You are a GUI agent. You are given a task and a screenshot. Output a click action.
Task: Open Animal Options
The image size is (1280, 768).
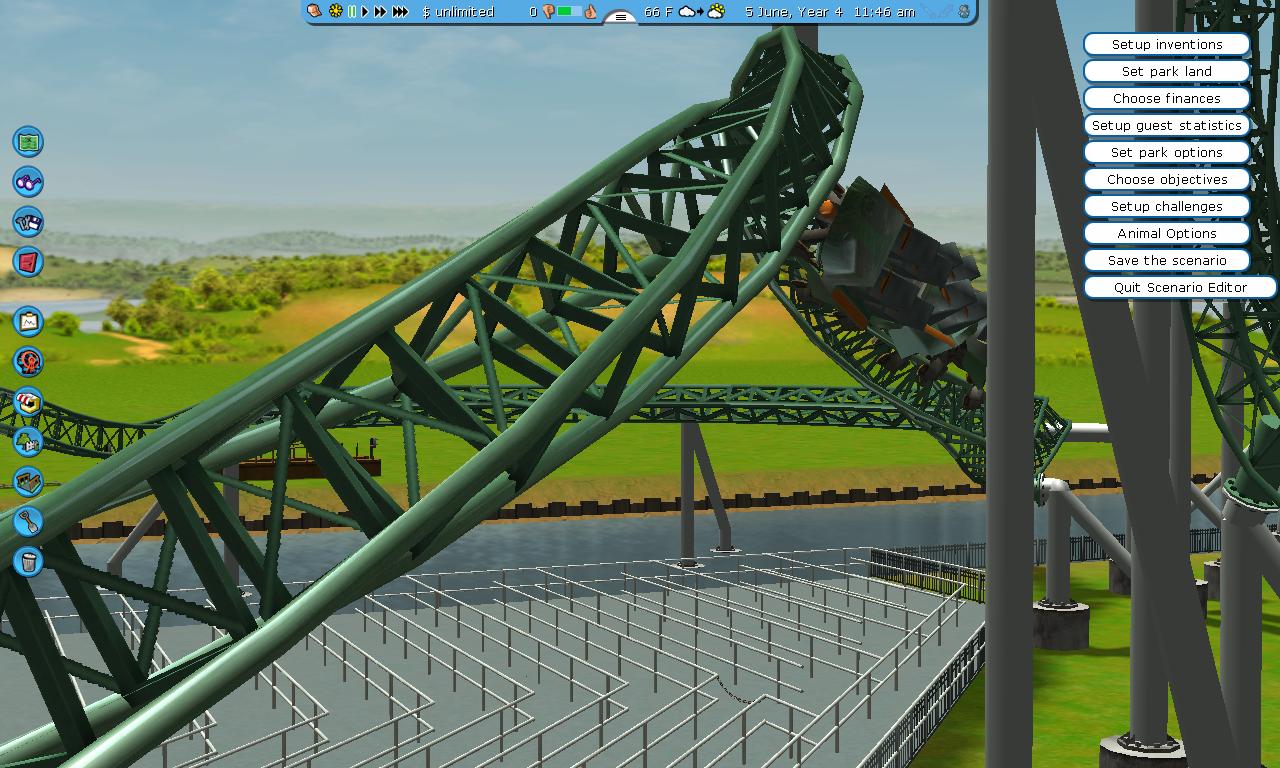1166,234
